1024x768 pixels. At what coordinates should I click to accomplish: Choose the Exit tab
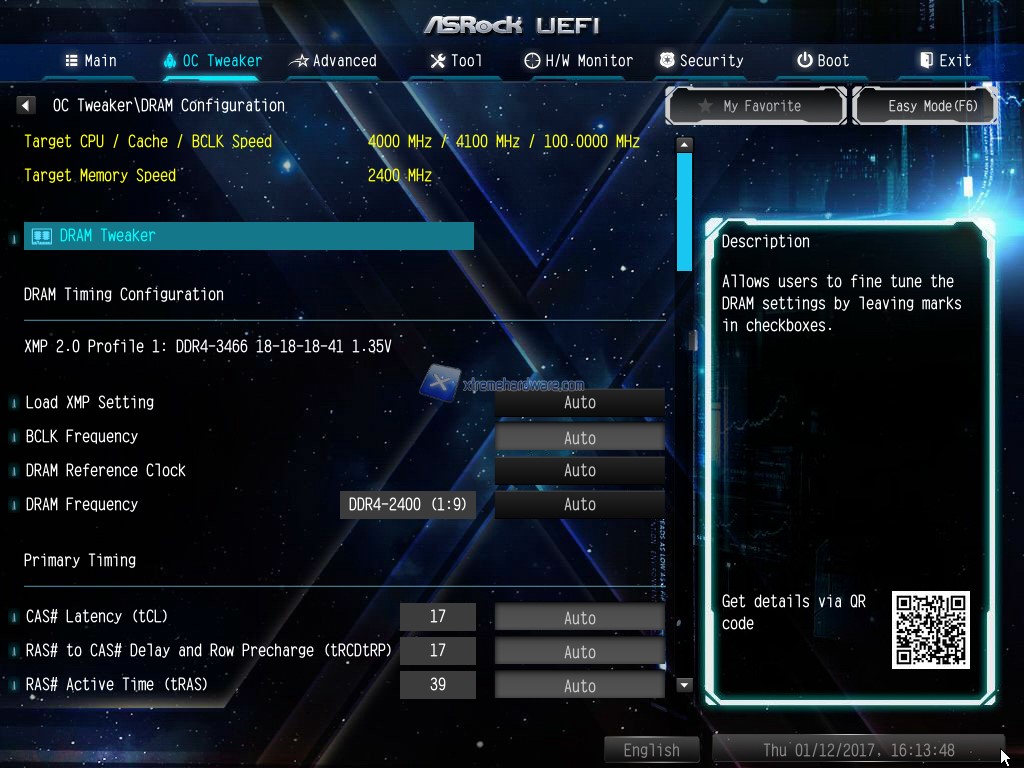(945, 61)
